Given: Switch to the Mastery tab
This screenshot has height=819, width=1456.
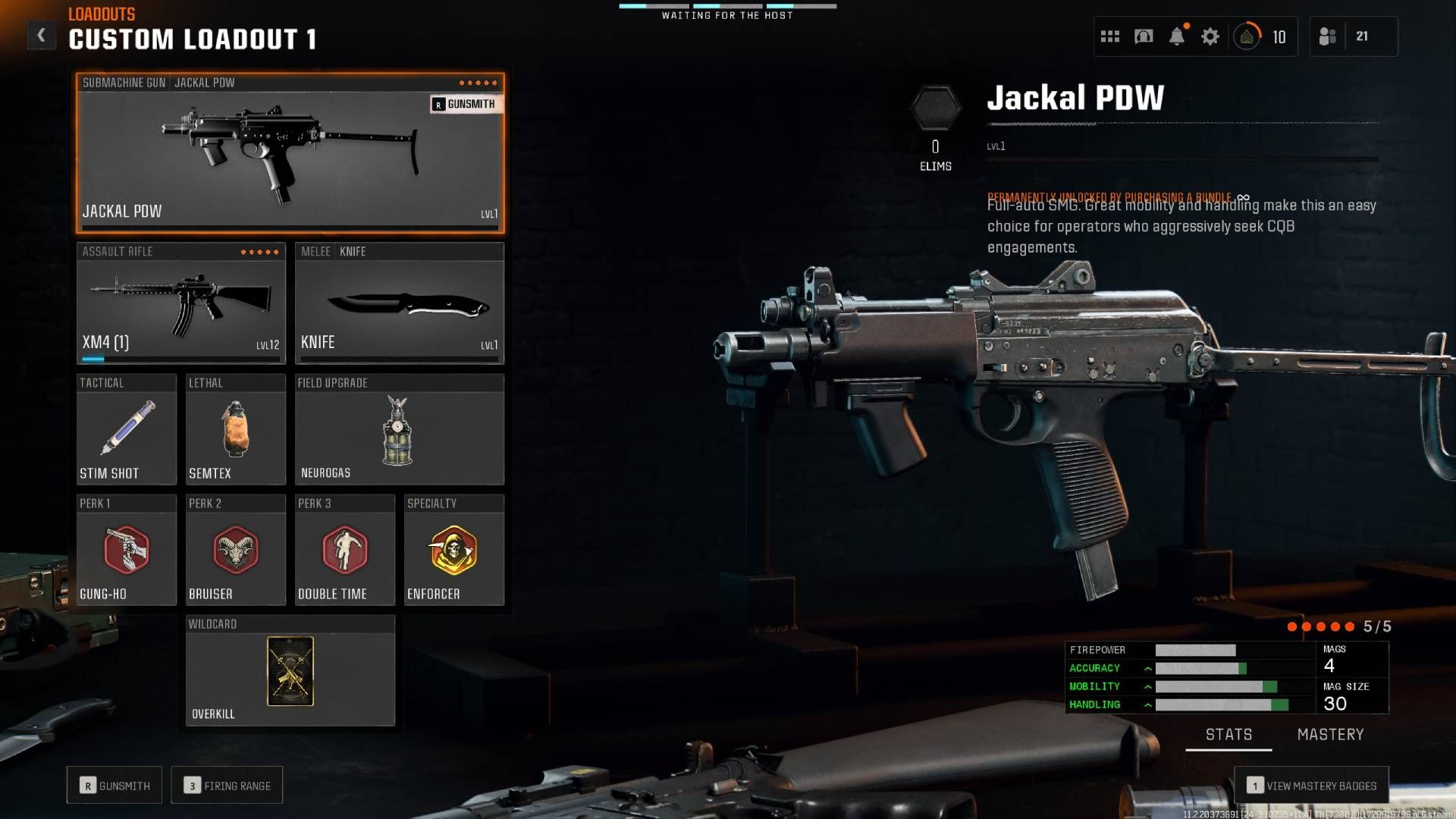Looking at the screenshot, I should point(1330,734).
